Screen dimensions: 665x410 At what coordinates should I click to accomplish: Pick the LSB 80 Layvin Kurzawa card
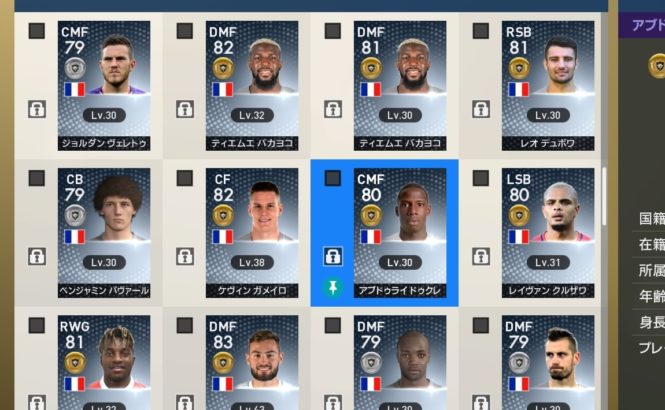548,232
